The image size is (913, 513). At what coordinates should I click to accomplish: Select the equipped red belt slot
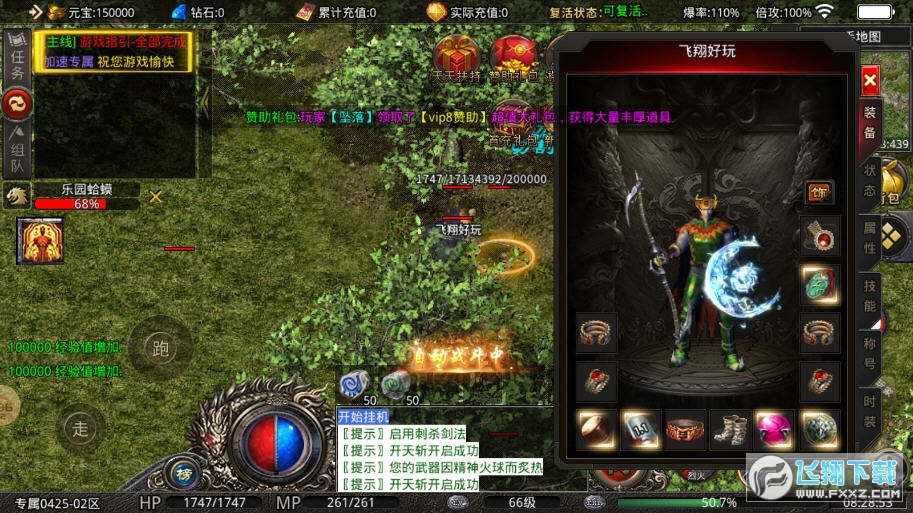[685, 430]
